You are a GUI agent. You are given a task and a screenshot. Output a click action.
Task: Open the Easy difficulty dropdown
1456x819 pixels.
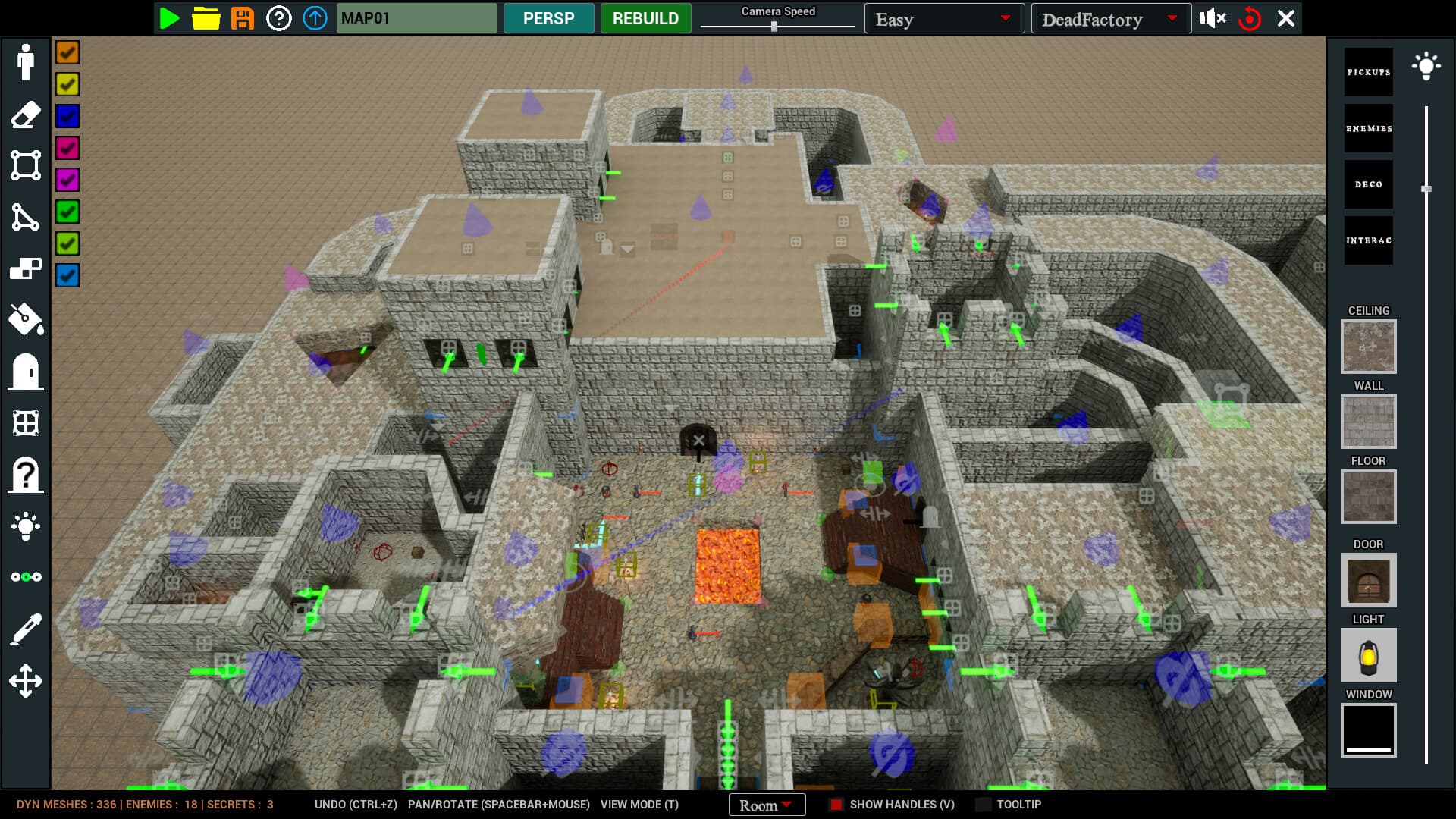pos(943,18)
